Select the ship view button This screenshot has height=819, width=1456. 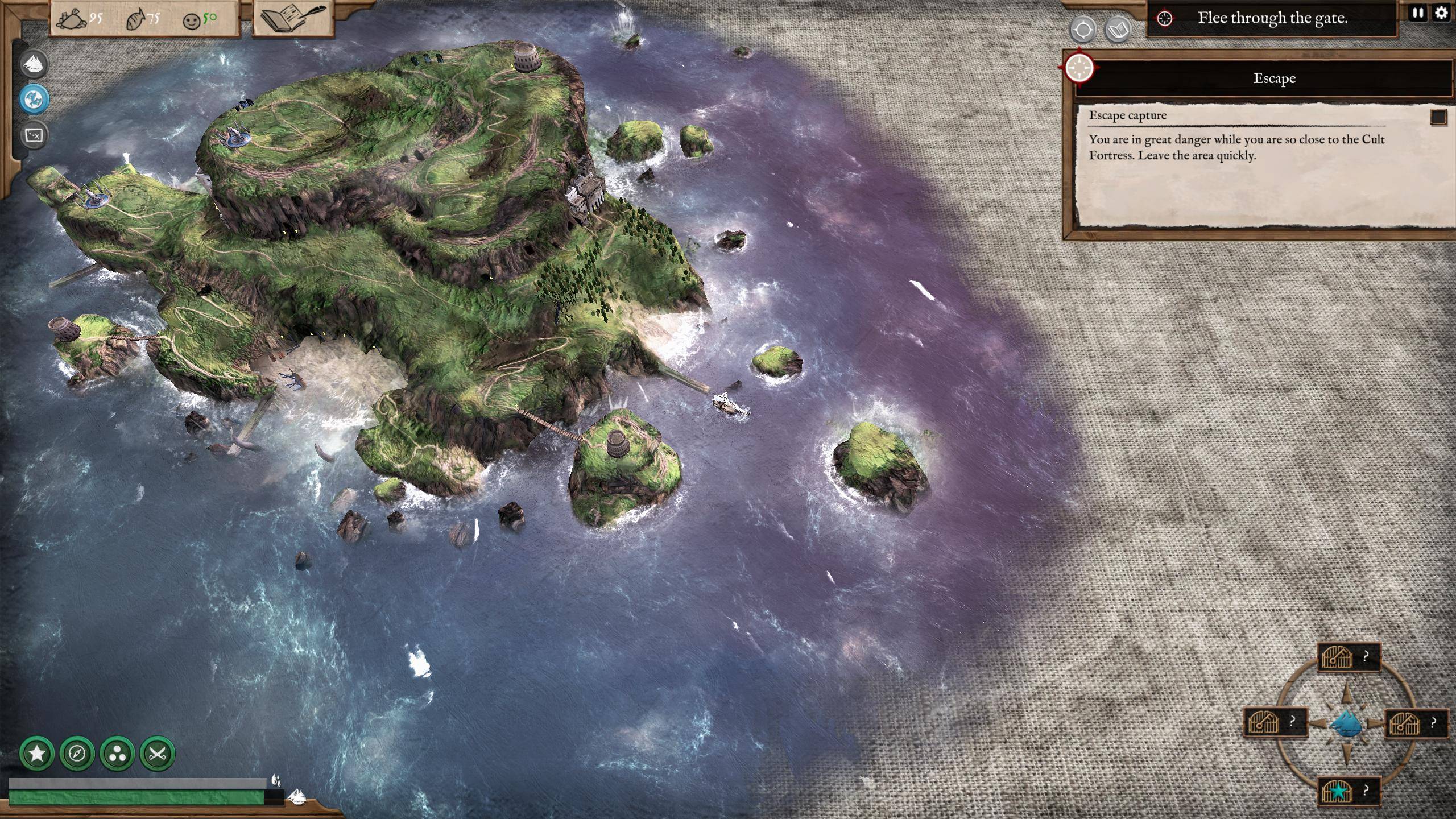pos(34,64)
